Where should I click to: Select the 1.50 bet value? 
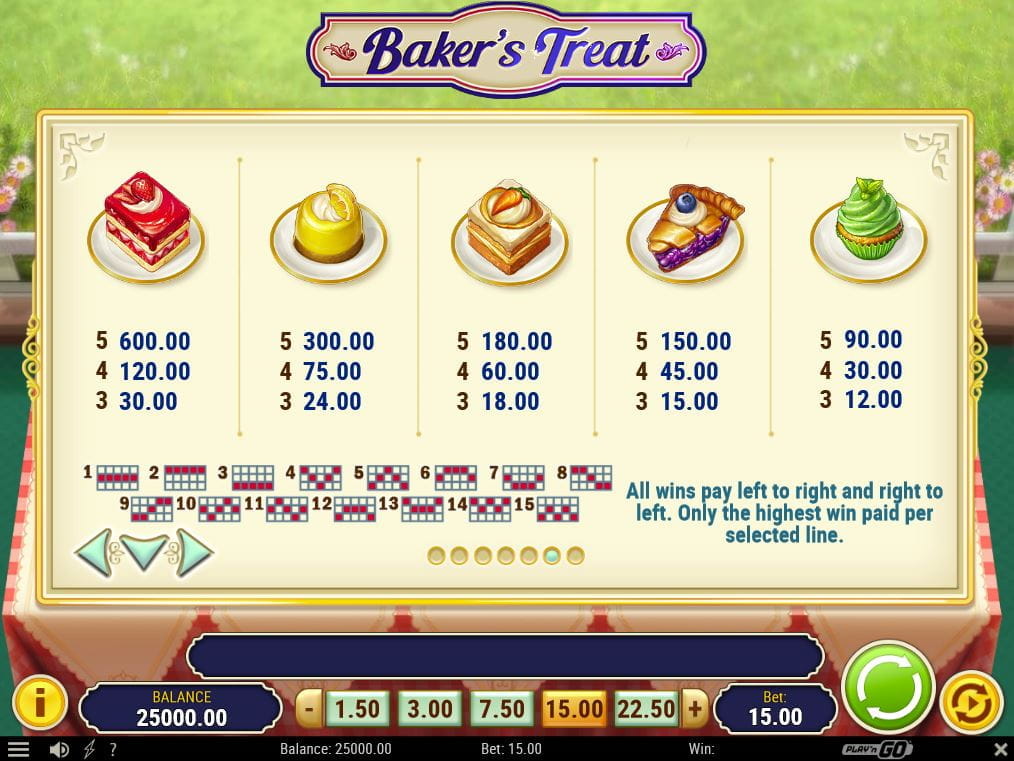357,709
